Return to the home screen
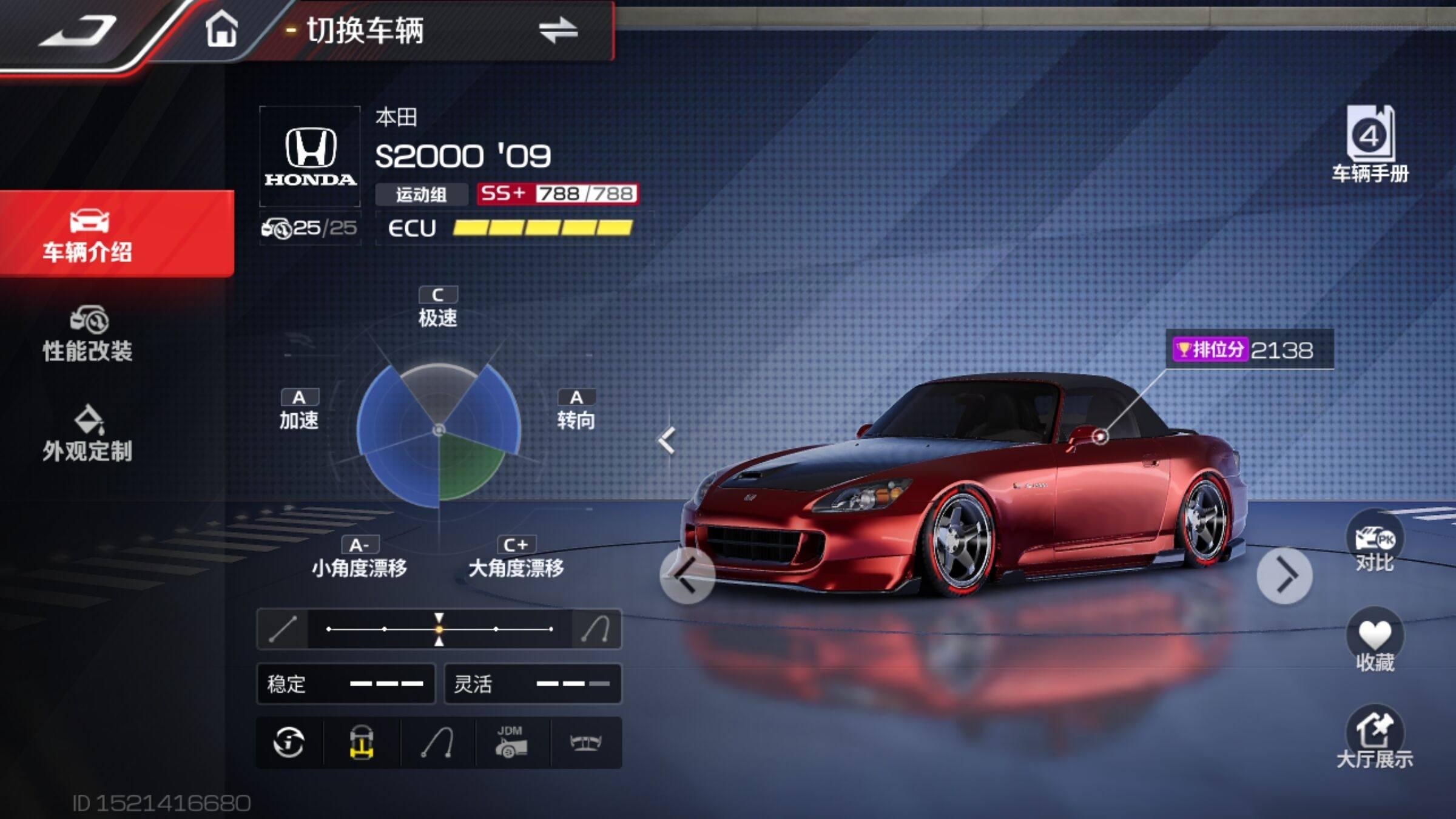 pos(221,30)
